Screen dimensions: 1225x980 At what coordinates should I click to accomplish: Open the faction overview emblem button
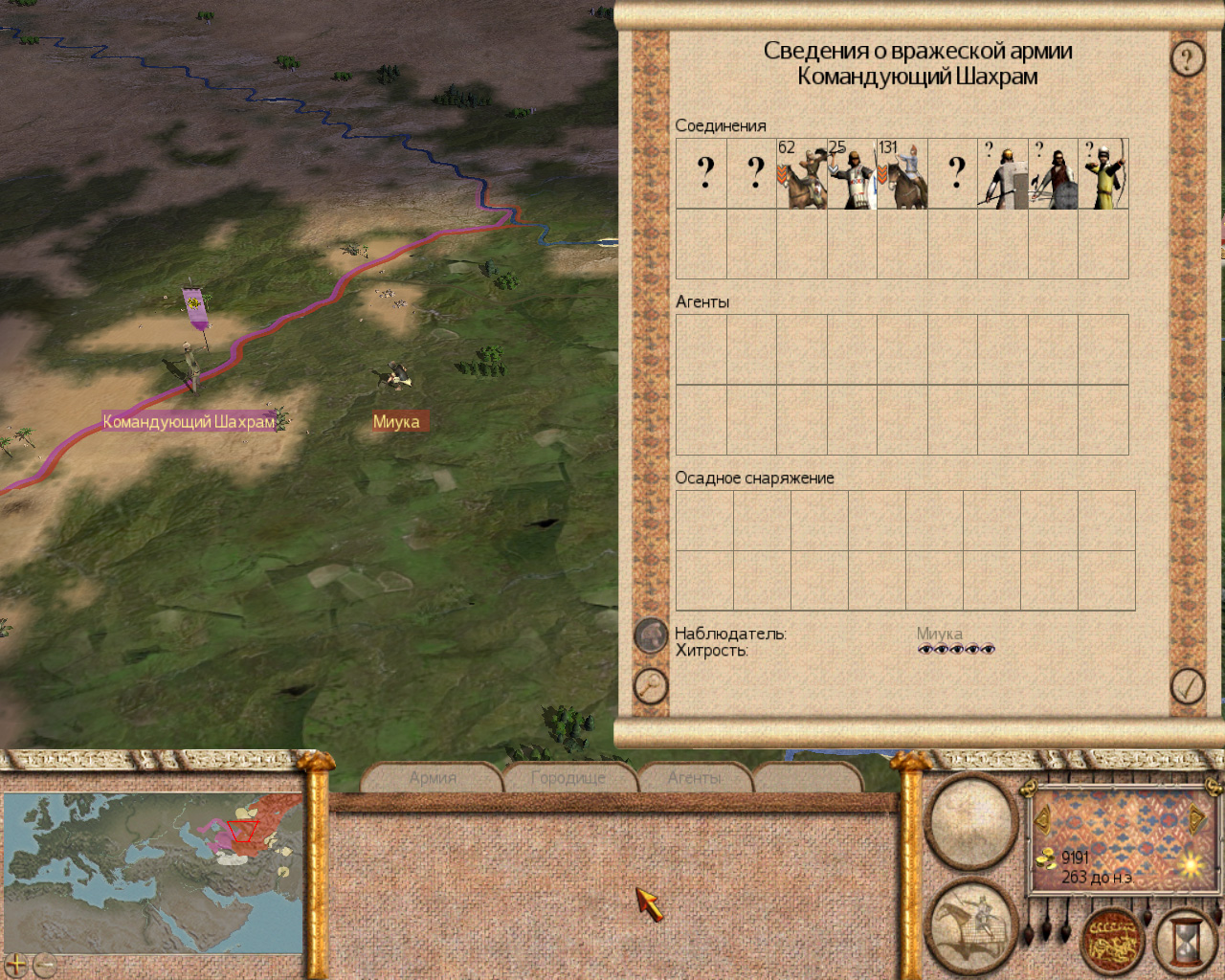point(1113,941)
